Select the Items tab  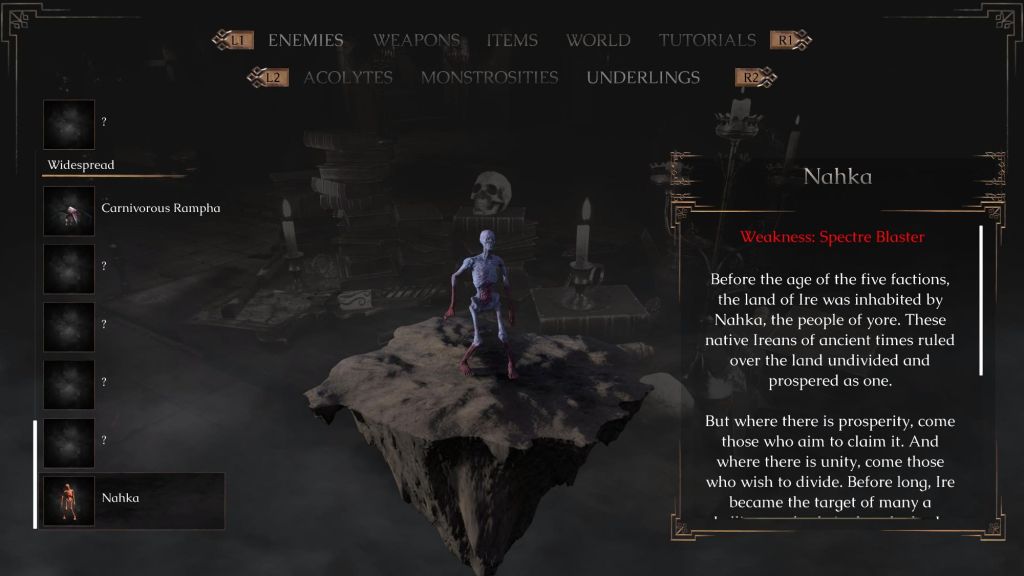(x=512, y=41)
